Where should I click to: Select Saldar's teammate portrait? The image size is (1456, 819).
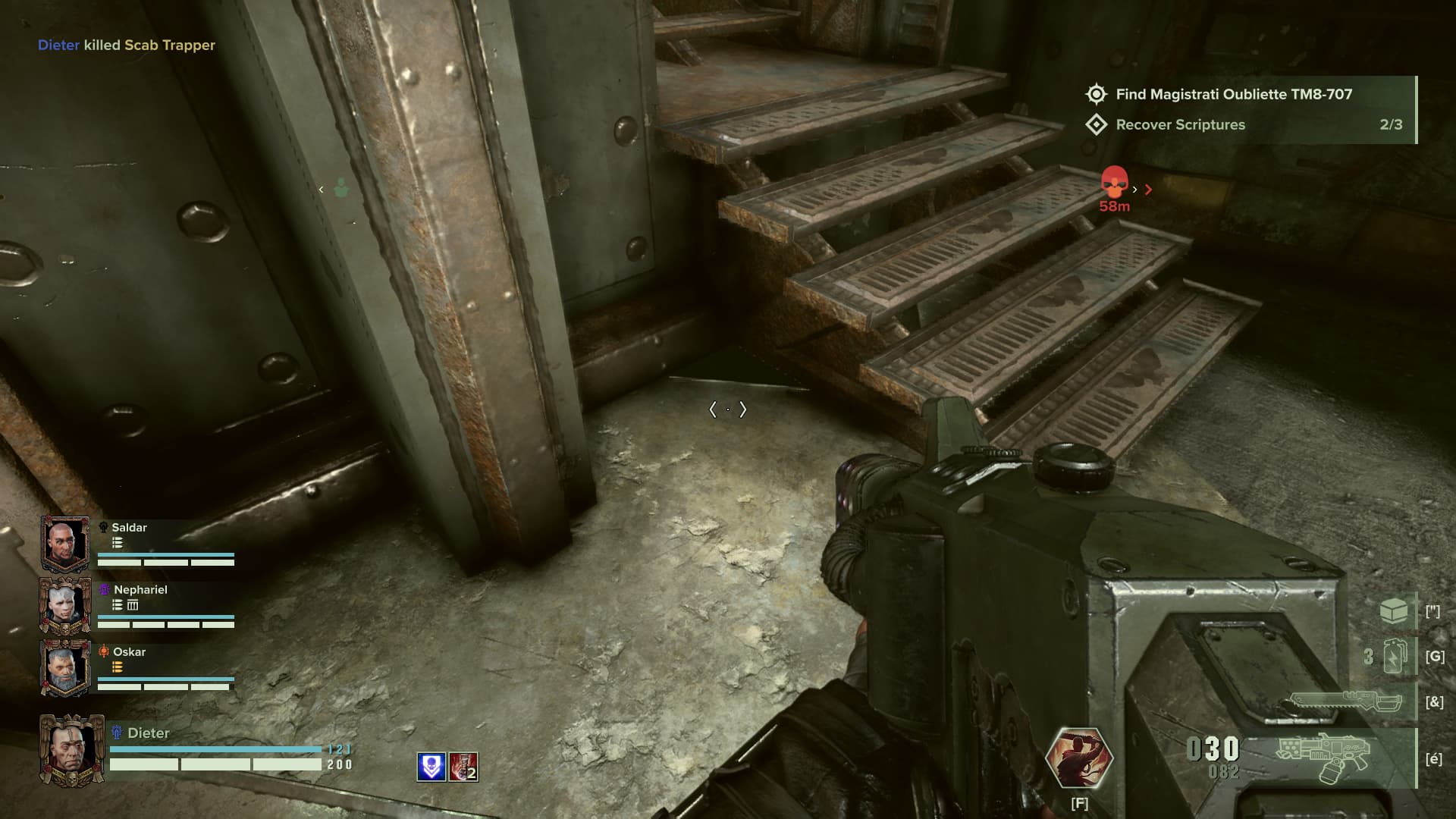(65, 543)
